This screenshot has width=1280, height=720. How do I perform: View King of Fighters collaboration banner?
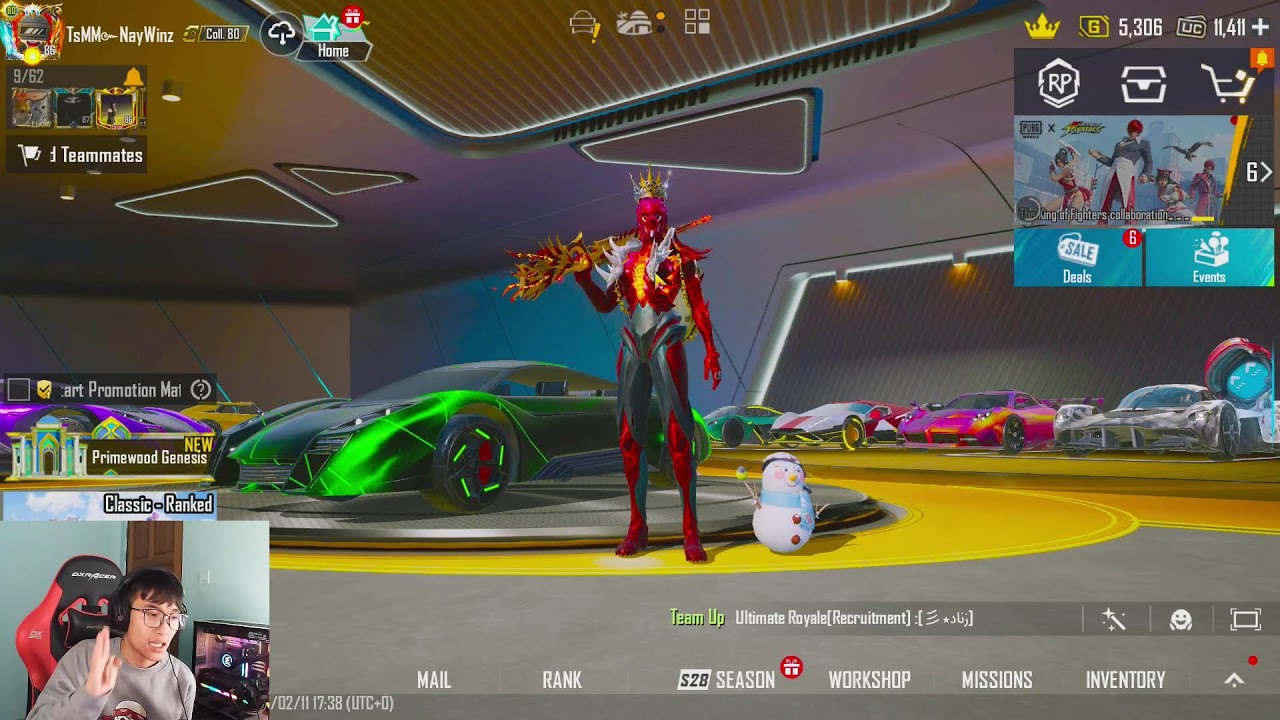click(x=1128, y=172)
